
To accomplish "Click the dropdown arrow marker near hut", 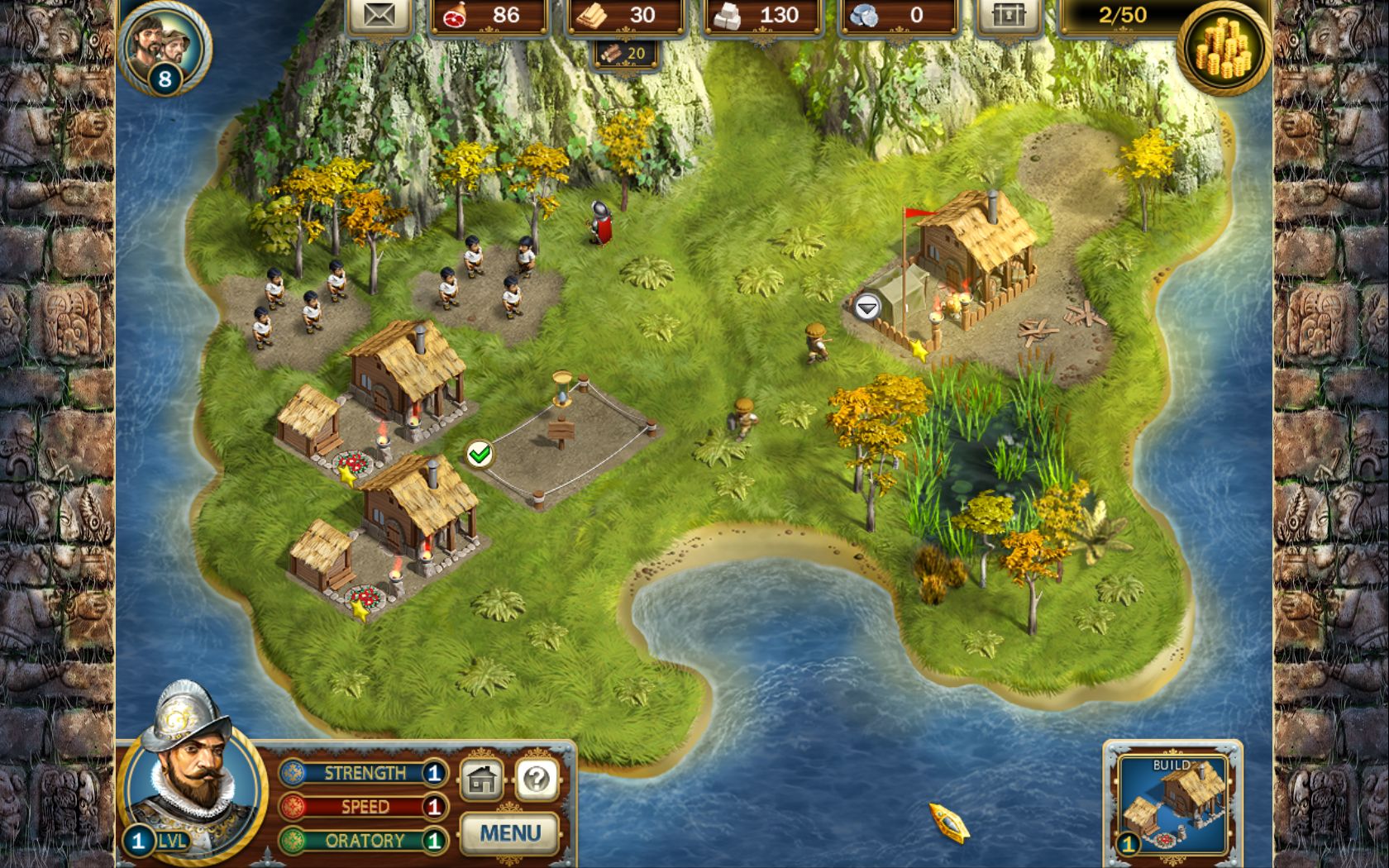I will click(866, 308).
